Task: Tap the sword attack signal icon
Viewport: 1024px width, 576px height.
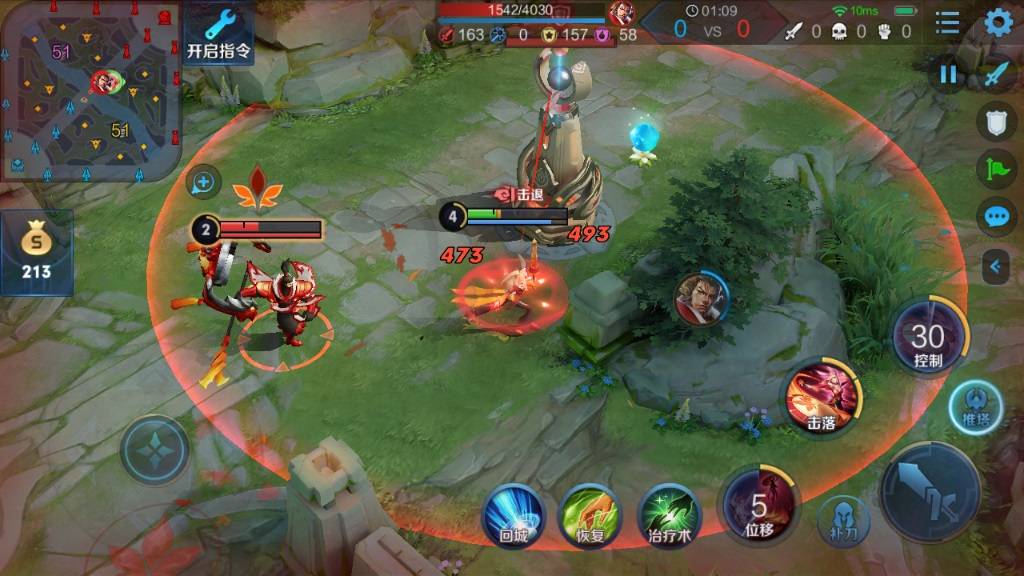Action: 996,74
